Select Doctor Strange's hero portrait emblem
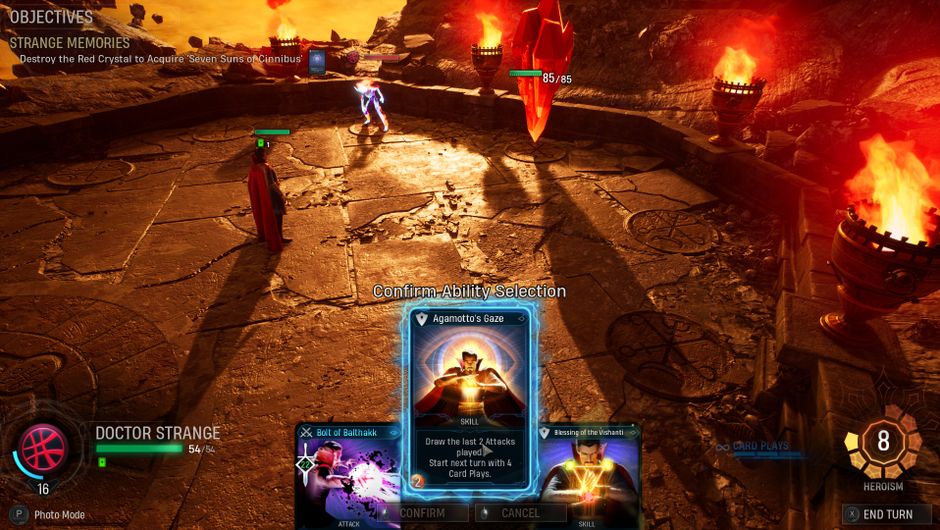 (x=44, y=447)
